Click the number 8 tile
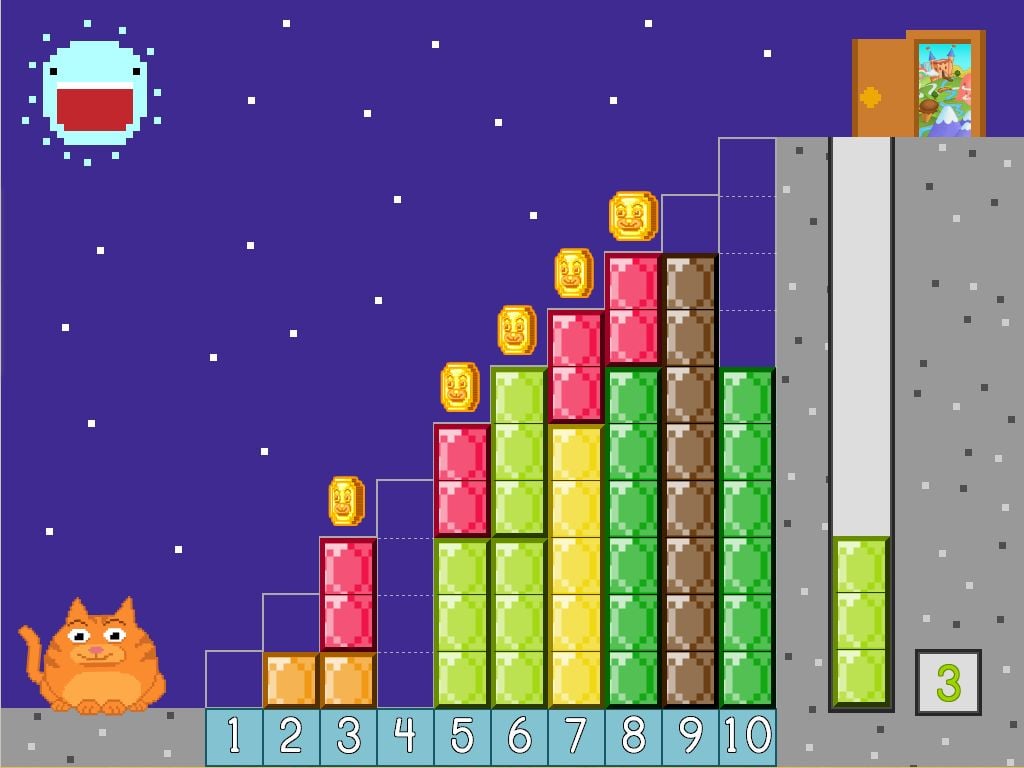The image size is (1024, 768). tap(633, 737)
